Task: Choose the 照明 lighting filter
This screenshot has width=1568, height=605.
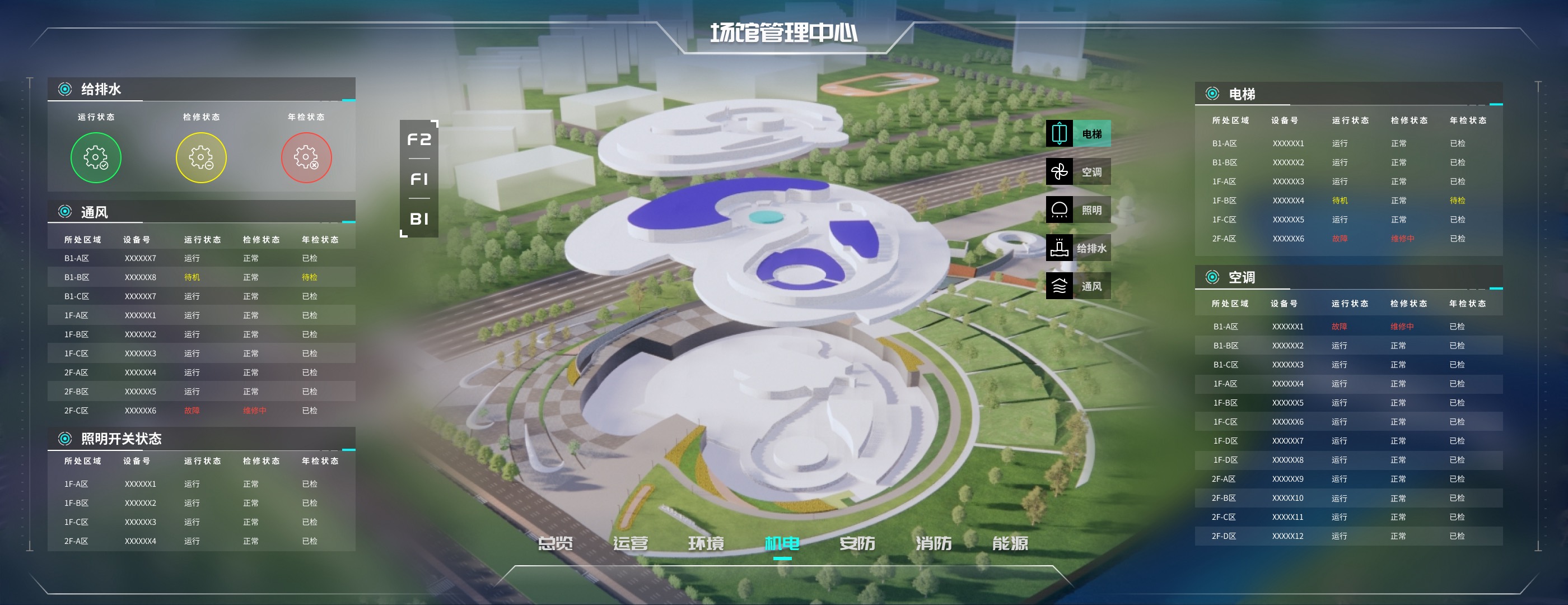Action: coord(1078,210)
